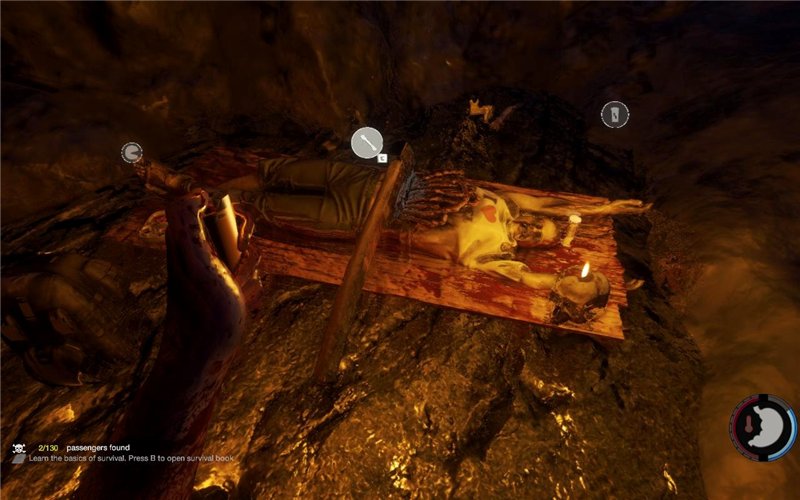
Task: Click the dashed-circle item marker on the right
Action: coord(614,115)
